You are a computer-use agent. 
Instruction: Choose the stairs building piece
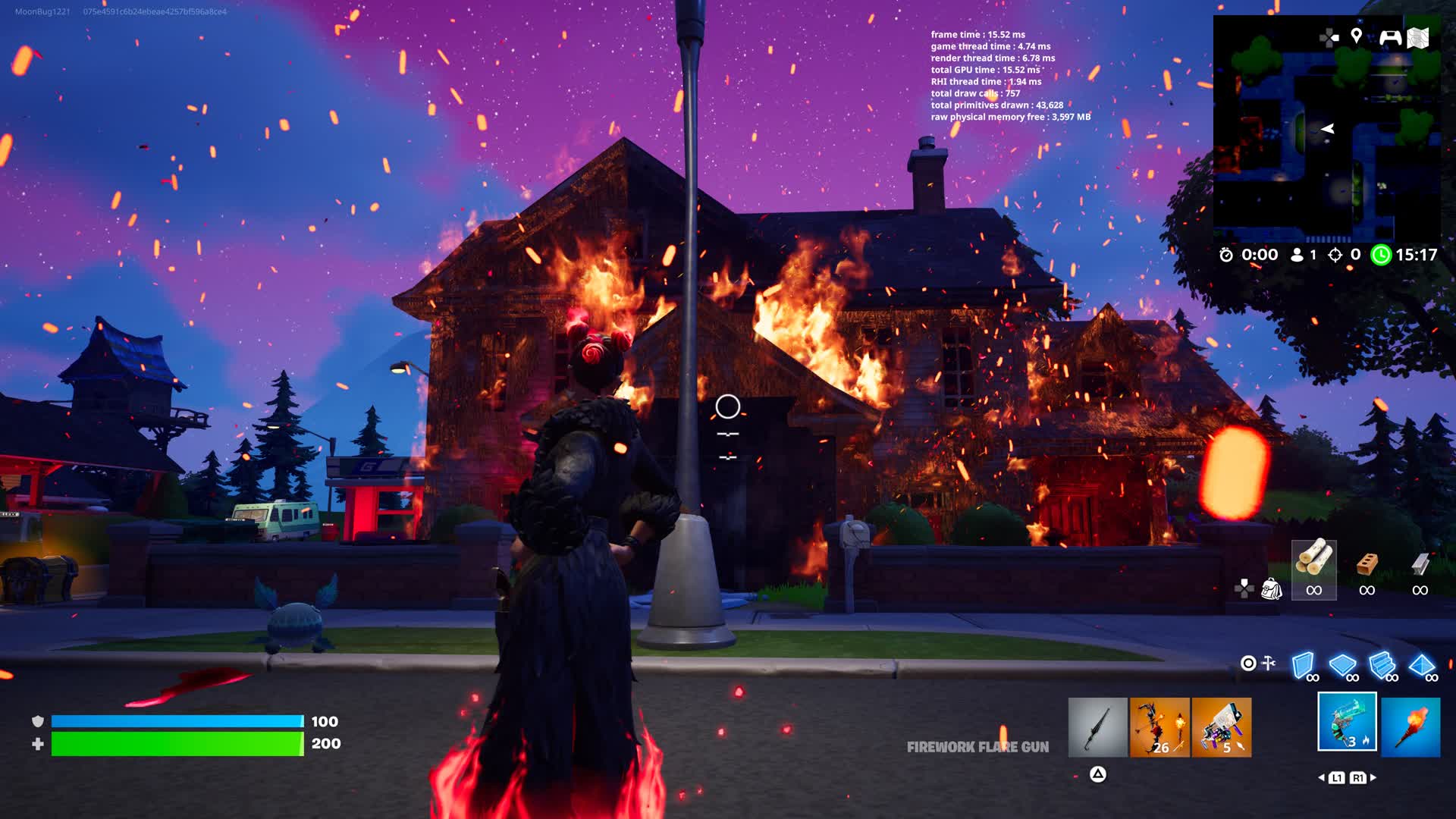[1382, 666]
